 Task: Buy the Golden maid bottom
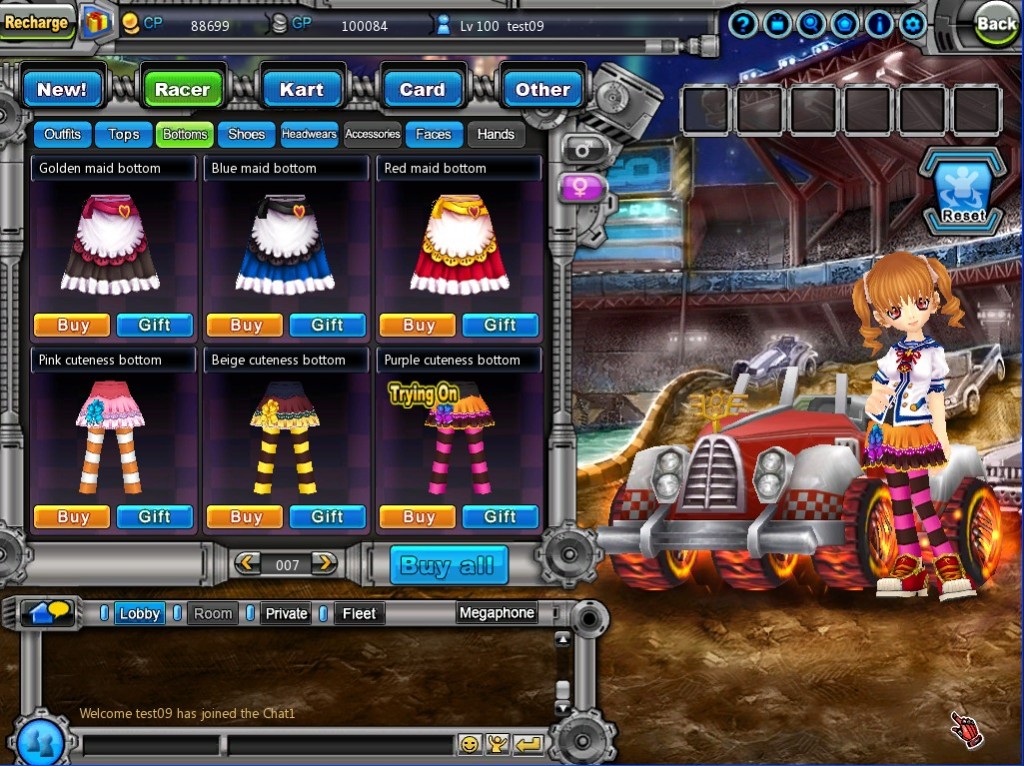tap(73, 325)
